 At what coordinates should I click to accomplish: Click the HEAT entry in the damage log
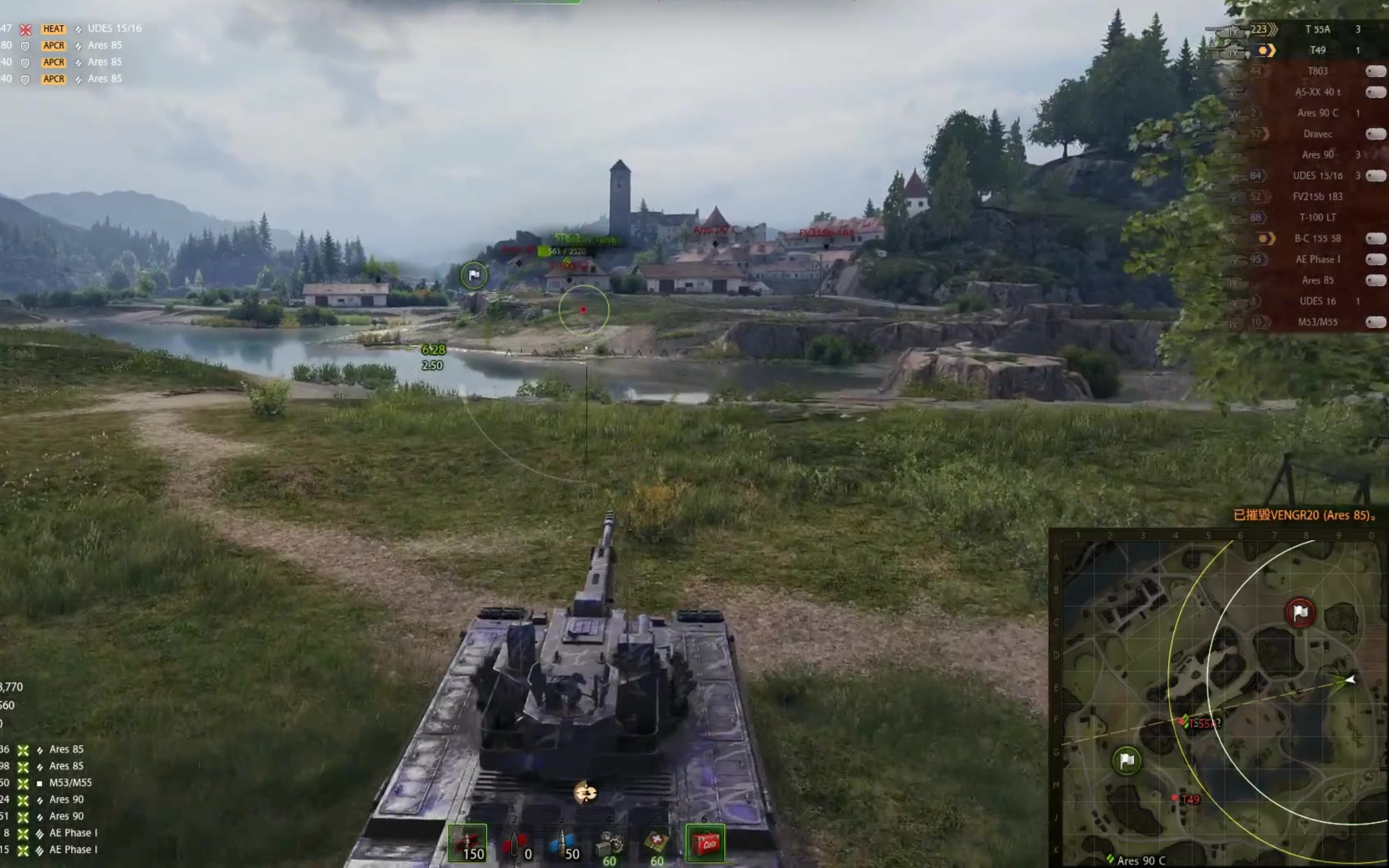[x=54, y=28]
